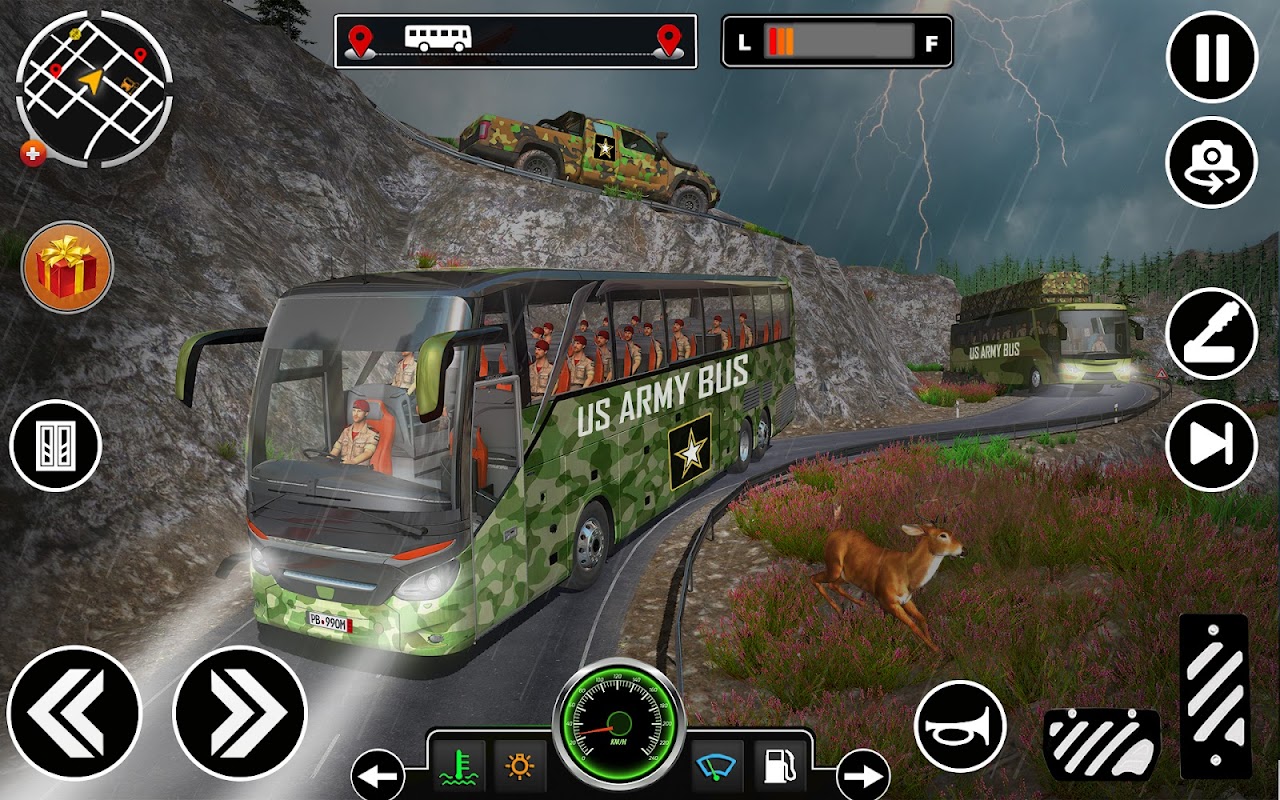Step on the accelerator pedal
1280x800 pixels.
coord(1213,695)
